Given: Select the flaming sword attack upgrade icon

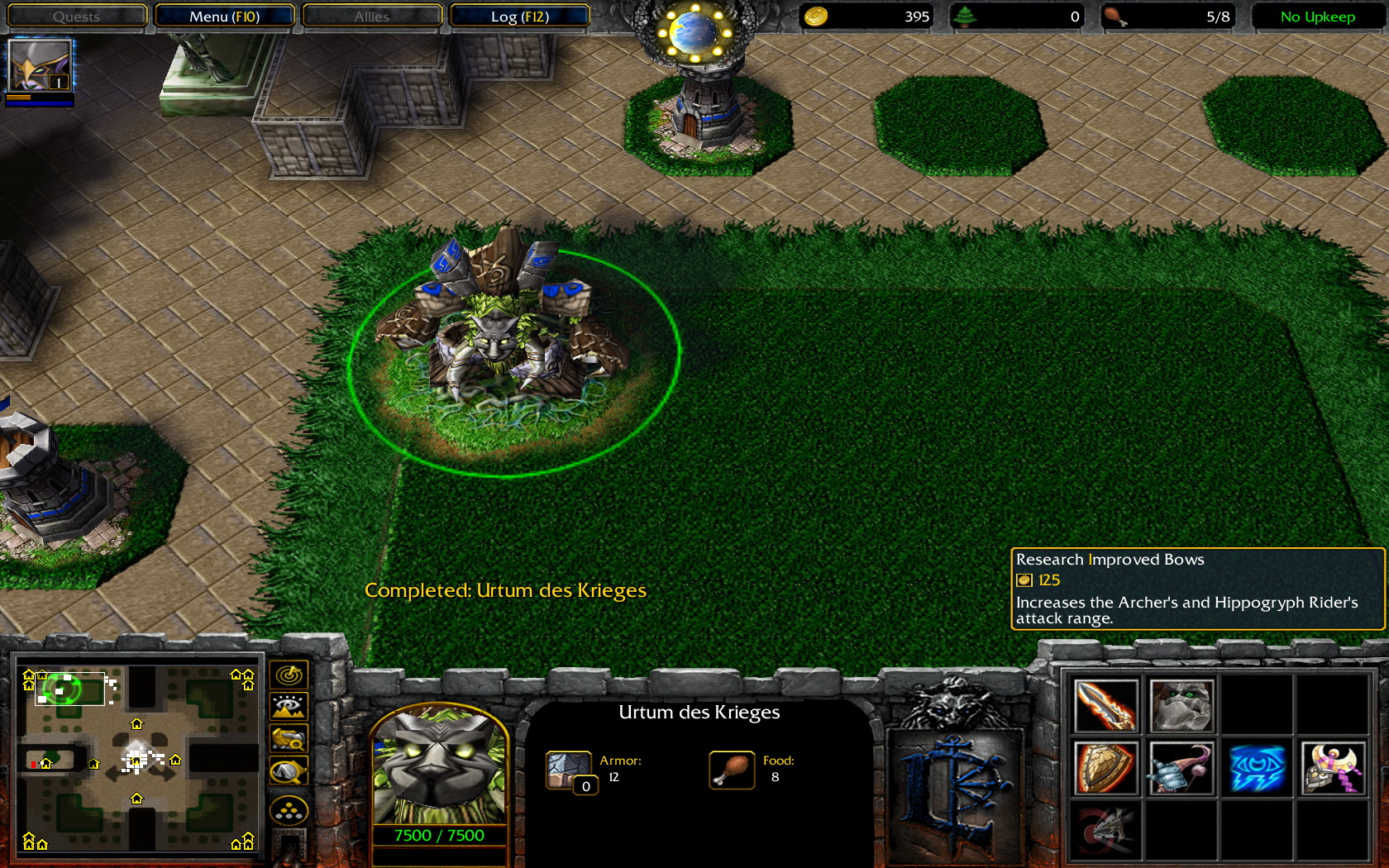Looking at the screenshot, I should click(1106, 705).
